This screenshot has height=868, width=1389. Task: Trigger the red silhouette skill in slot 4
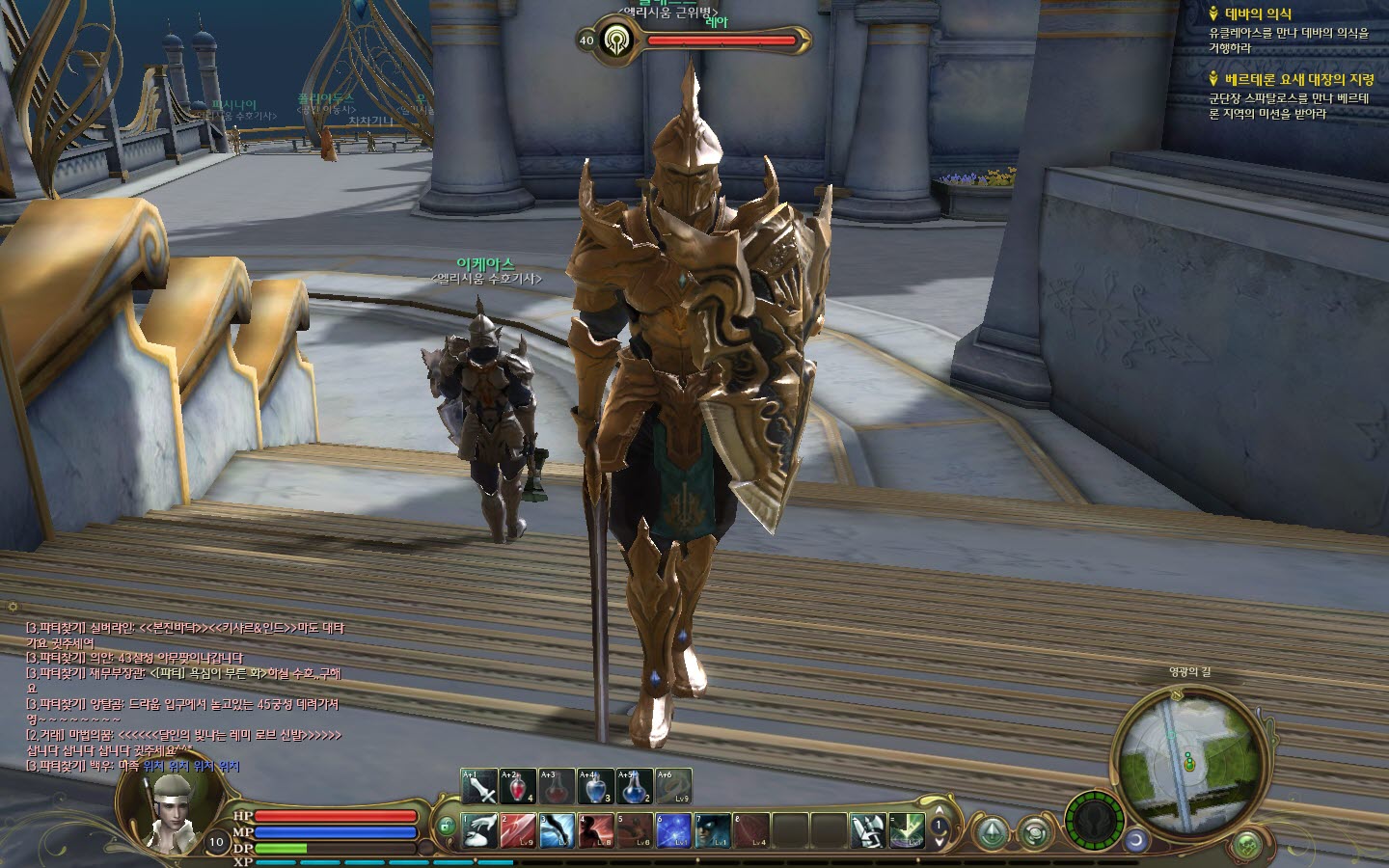(x=595, y=830)
